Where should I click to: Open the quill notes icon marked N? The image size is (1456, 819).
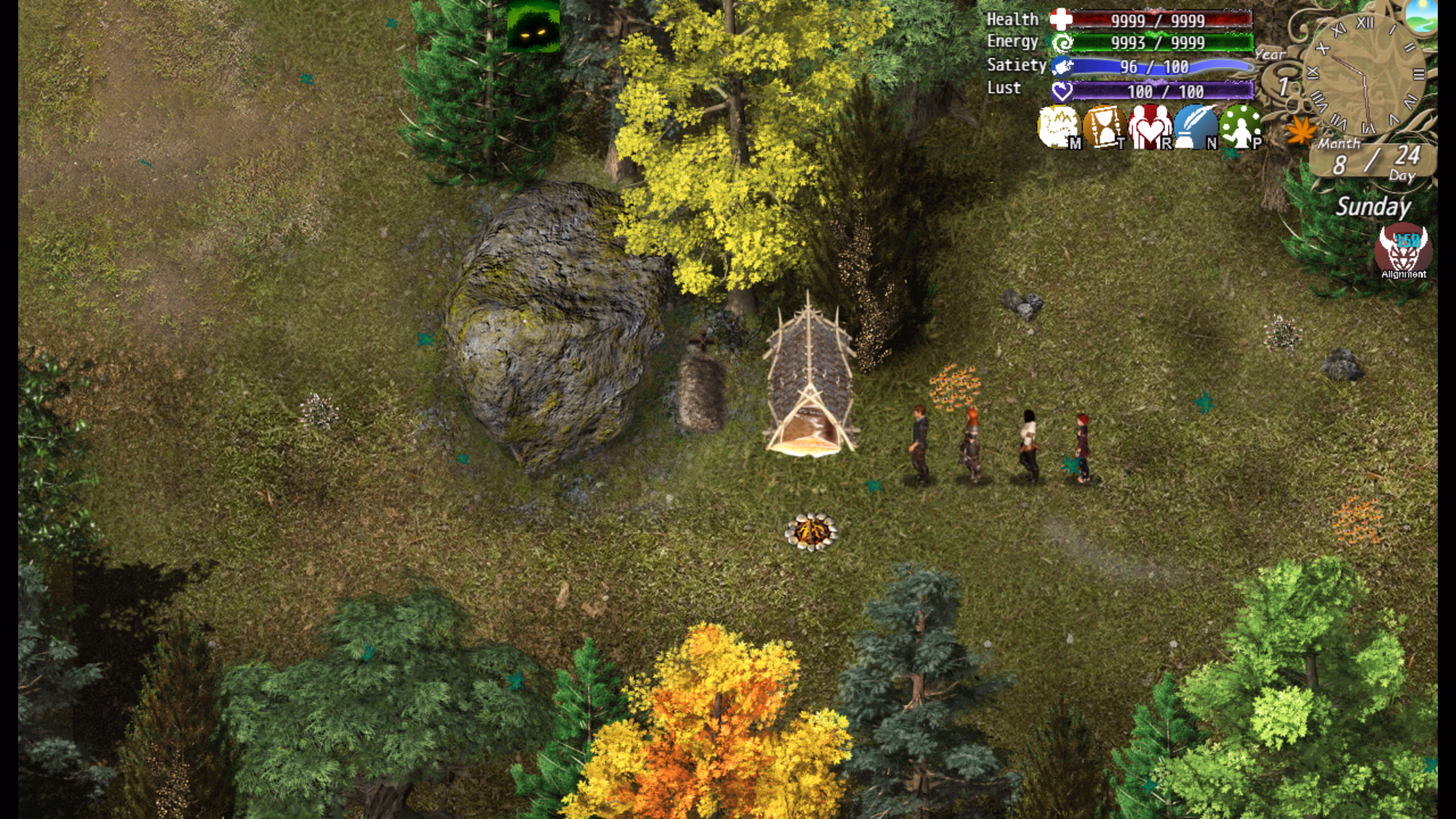click(x=1195, y=127)
